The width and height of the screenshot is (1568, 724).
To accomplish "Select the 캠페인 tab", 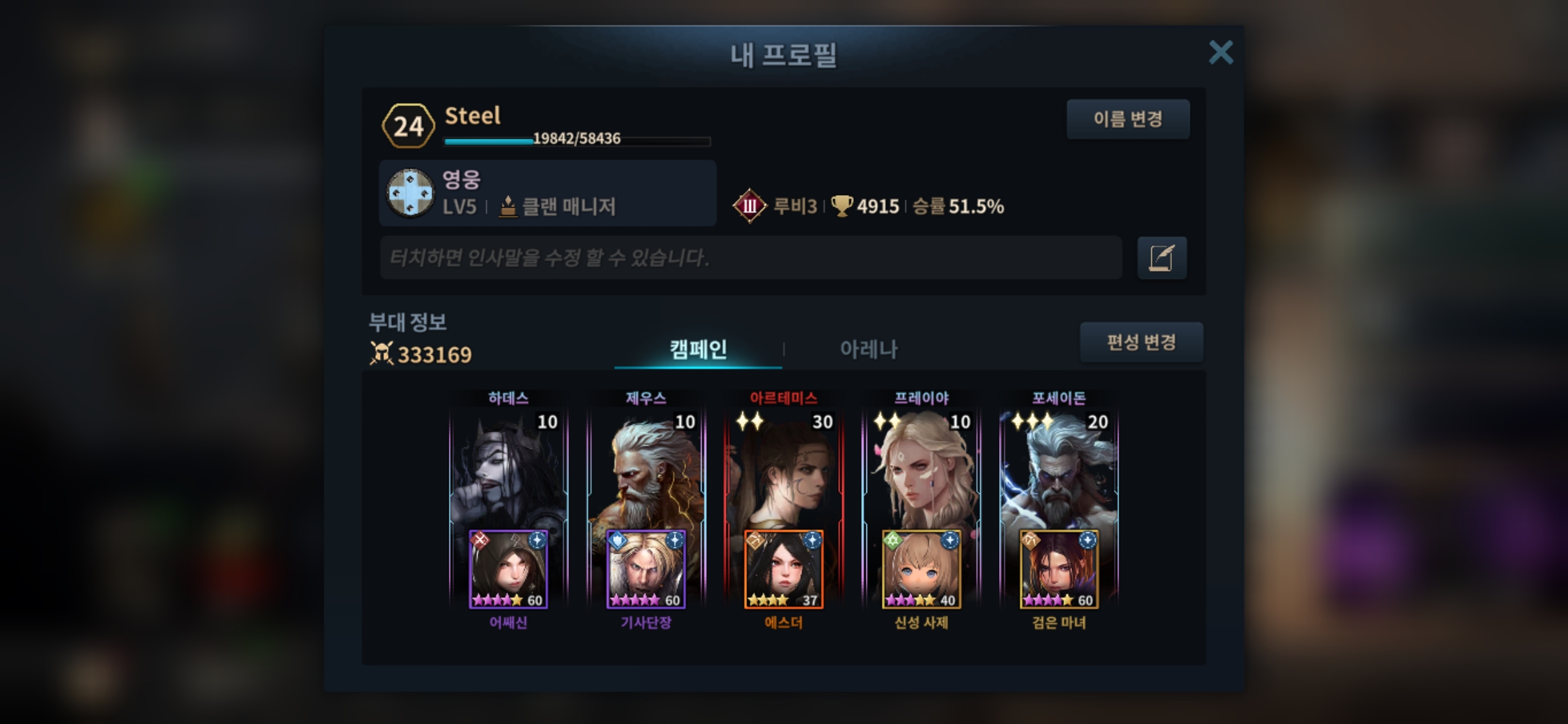I will pyautogui.click(x=698, y=349).
